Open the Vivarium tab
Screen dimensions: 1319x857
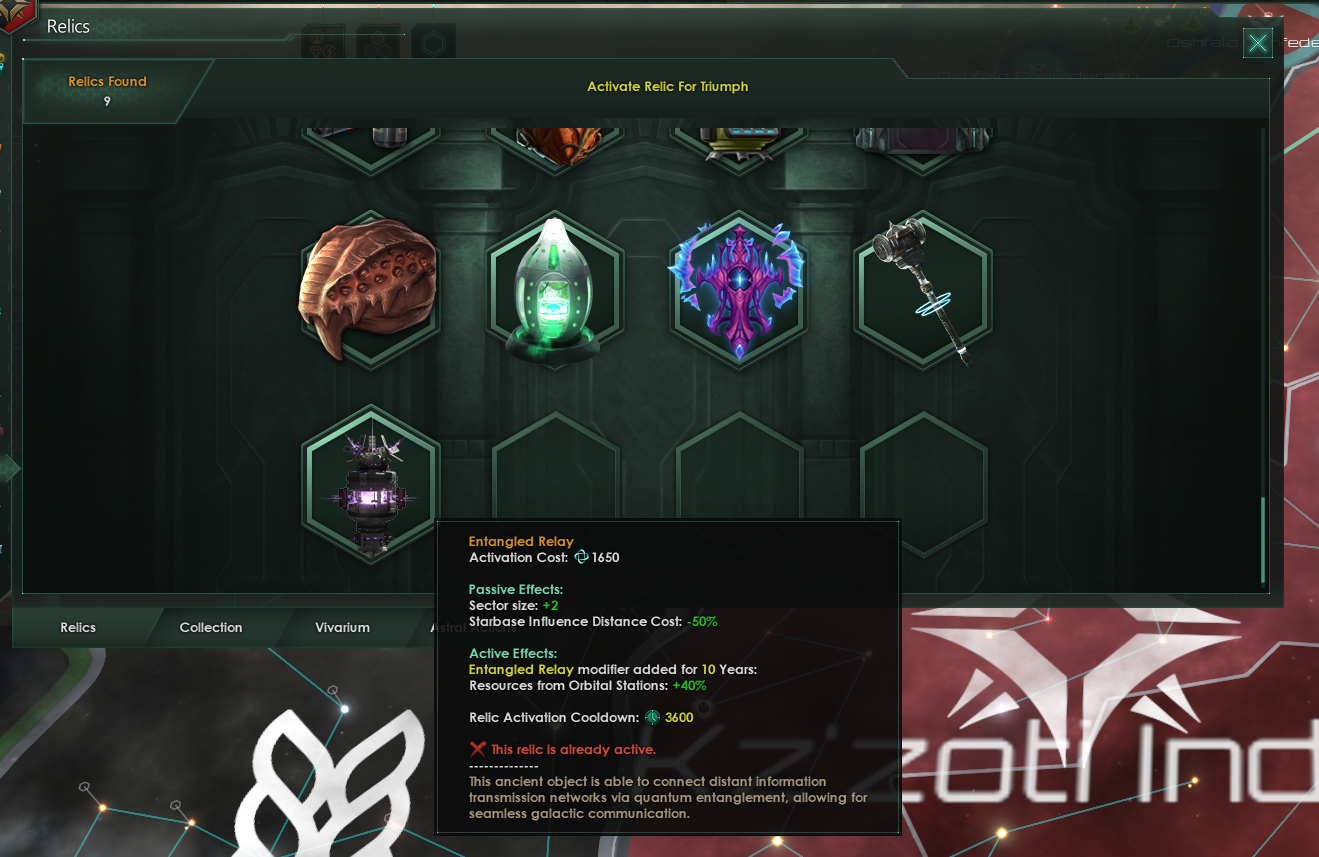click(x=342, y=628)
